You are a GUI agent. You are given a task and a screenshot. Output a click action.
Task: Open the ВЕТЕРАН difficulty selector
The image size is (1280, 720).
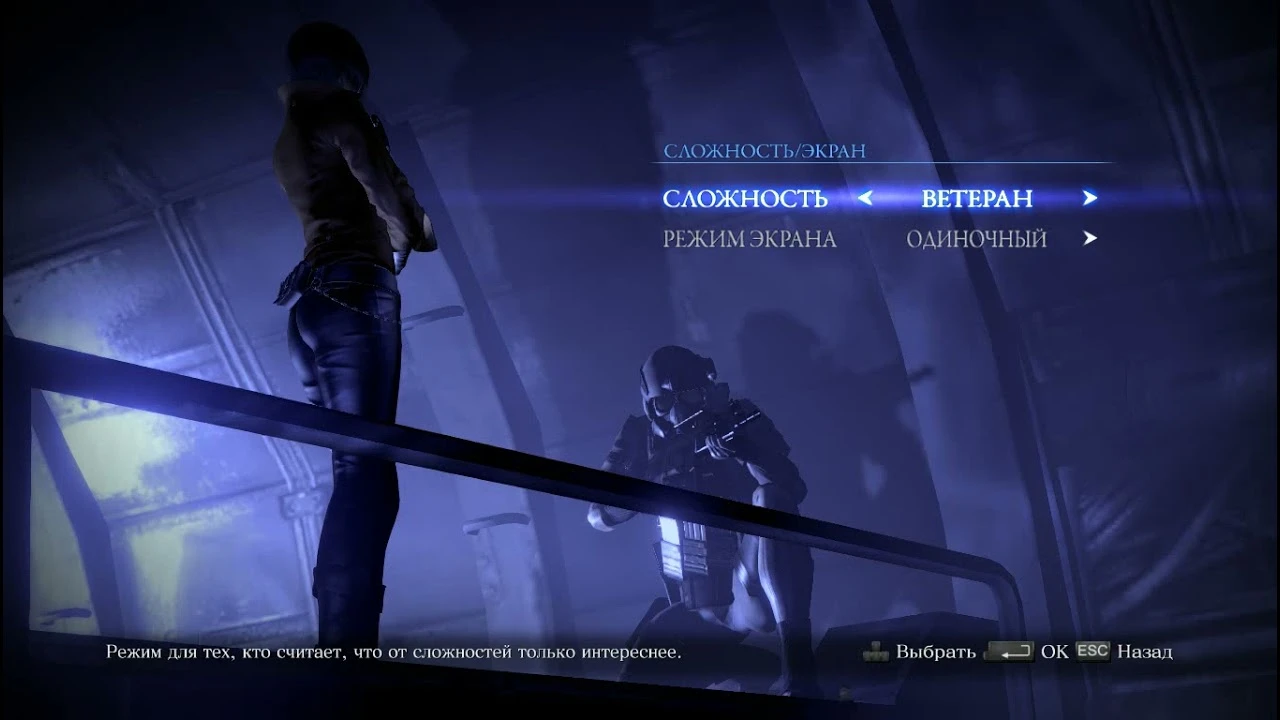tap(978, 198)
